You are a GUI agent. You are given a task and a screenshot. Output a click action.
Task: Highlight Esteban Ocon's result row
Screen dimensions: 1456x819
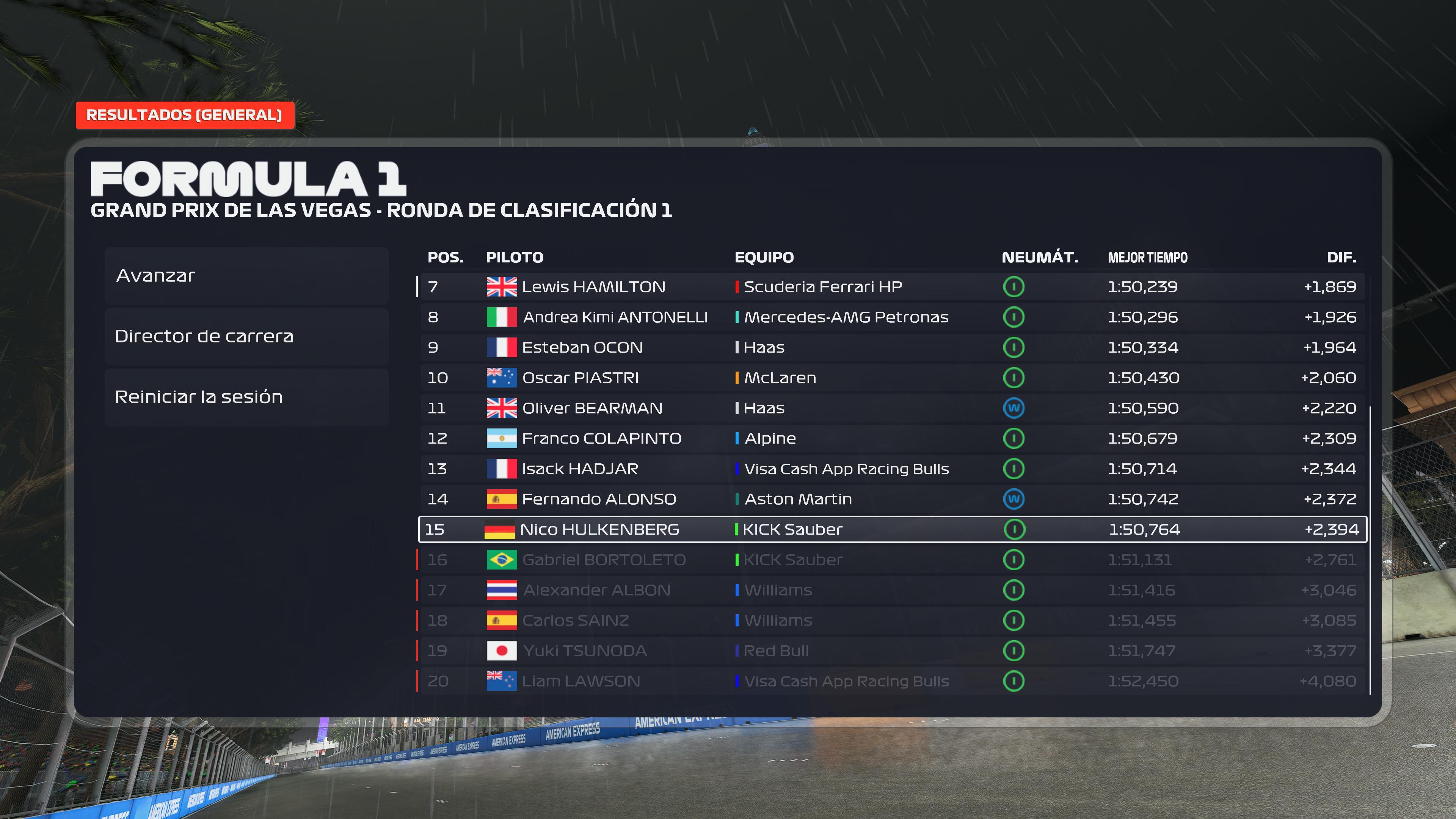click(892, 348)
